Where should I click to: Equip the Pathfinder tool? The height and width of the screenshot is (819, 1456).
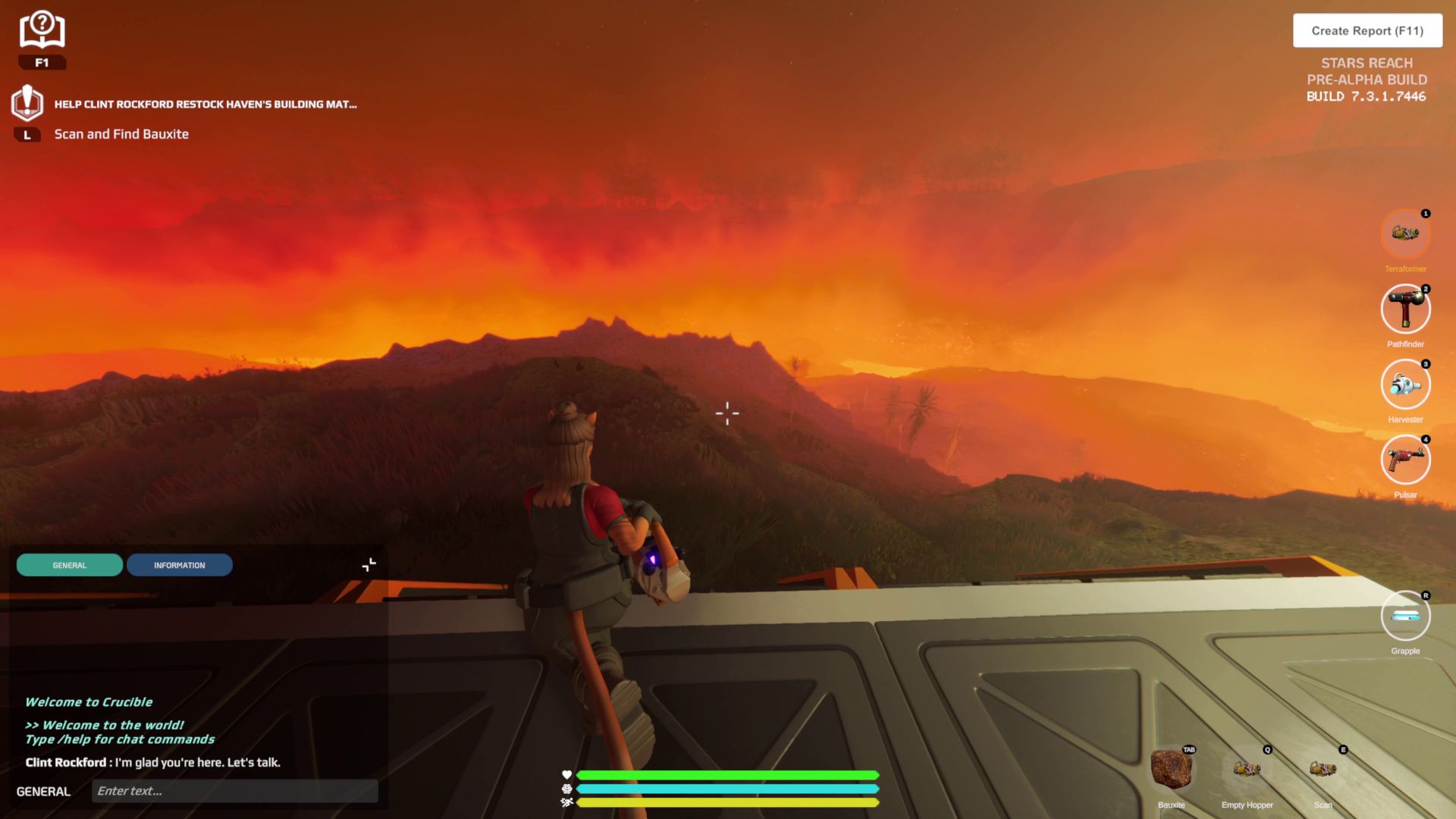click(1405, 309)
